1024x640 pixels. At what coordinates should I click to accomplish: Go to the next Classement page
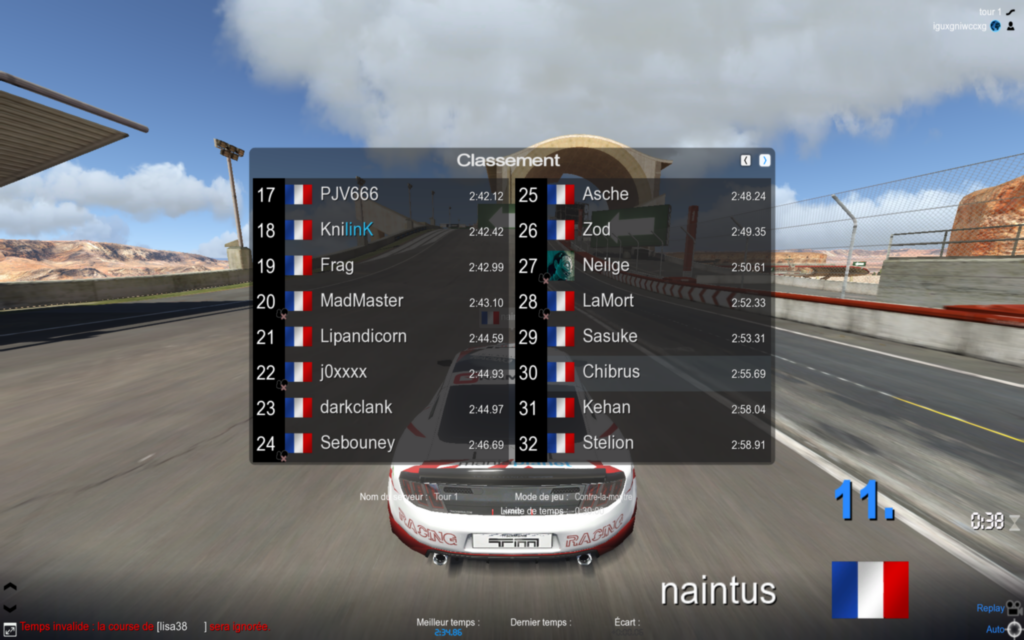pyautogui.click(x=765, y=160)
